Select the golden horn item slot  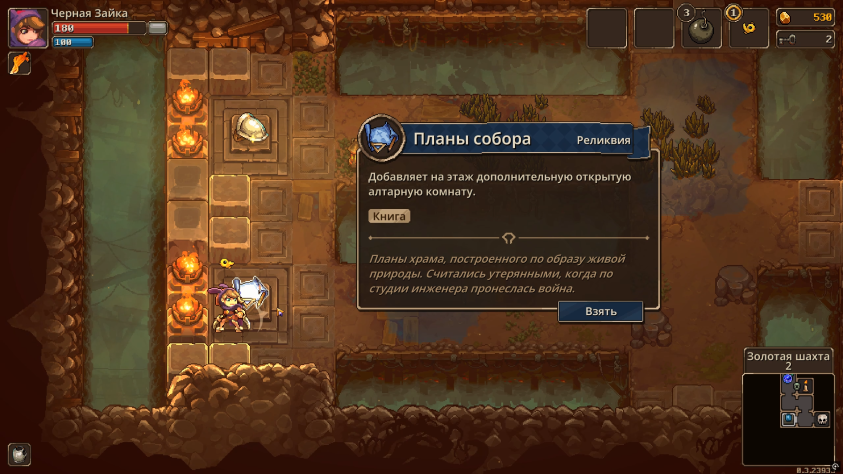point(749,29)
